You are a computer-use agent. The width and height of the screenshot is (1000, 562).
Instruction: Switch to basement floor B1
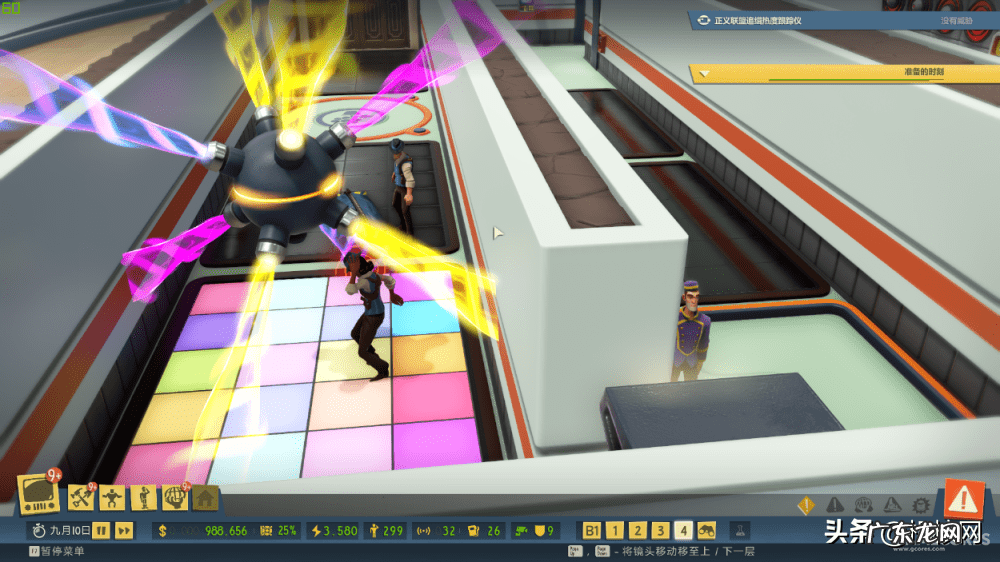pyautogui.click(x=592, y=530)
